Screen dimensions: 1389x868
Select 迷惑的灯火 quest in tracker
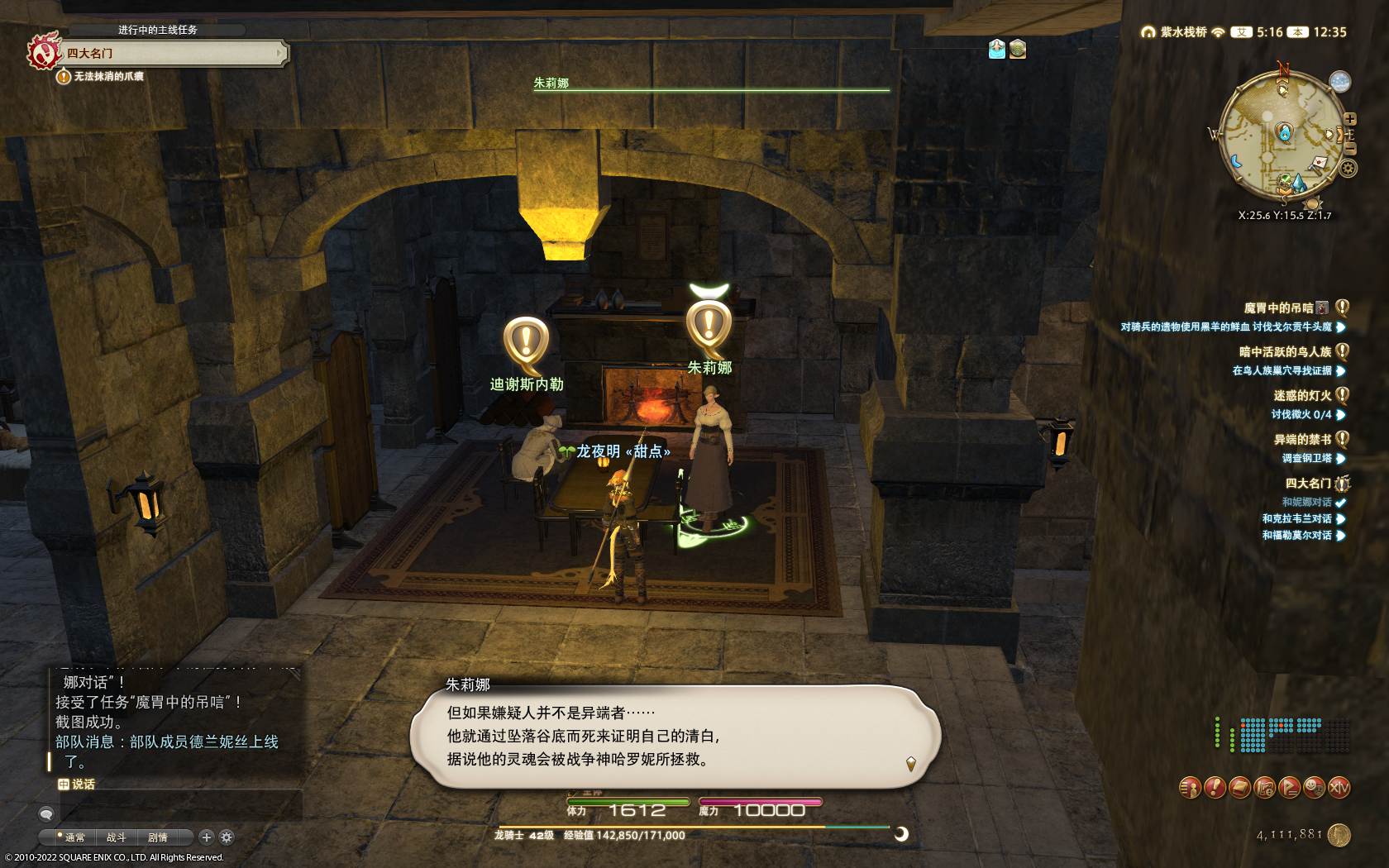point(1302,396)
